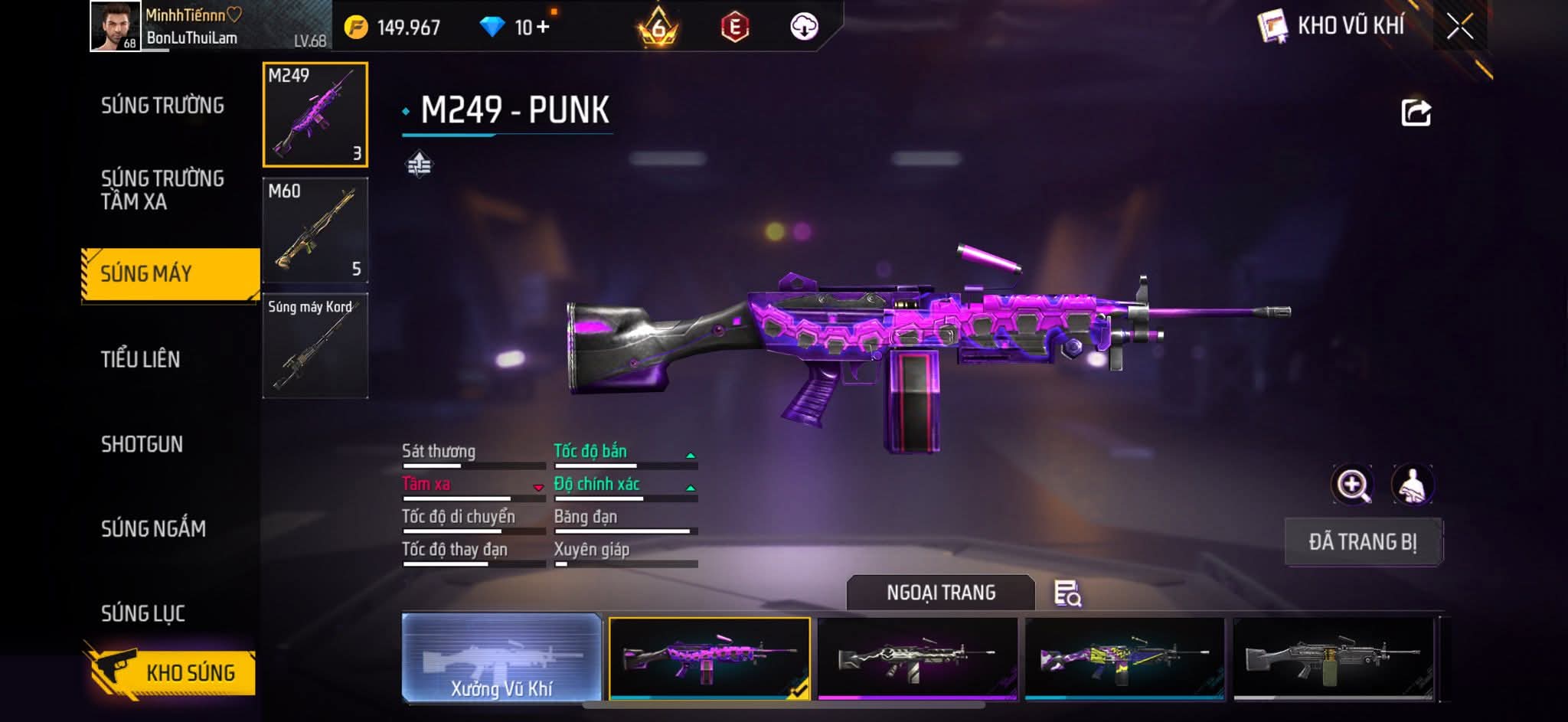This screenshot has width=1568, height=722.
Task: Choose the yellow and purple M249 skin
Action: point(1125,658)
